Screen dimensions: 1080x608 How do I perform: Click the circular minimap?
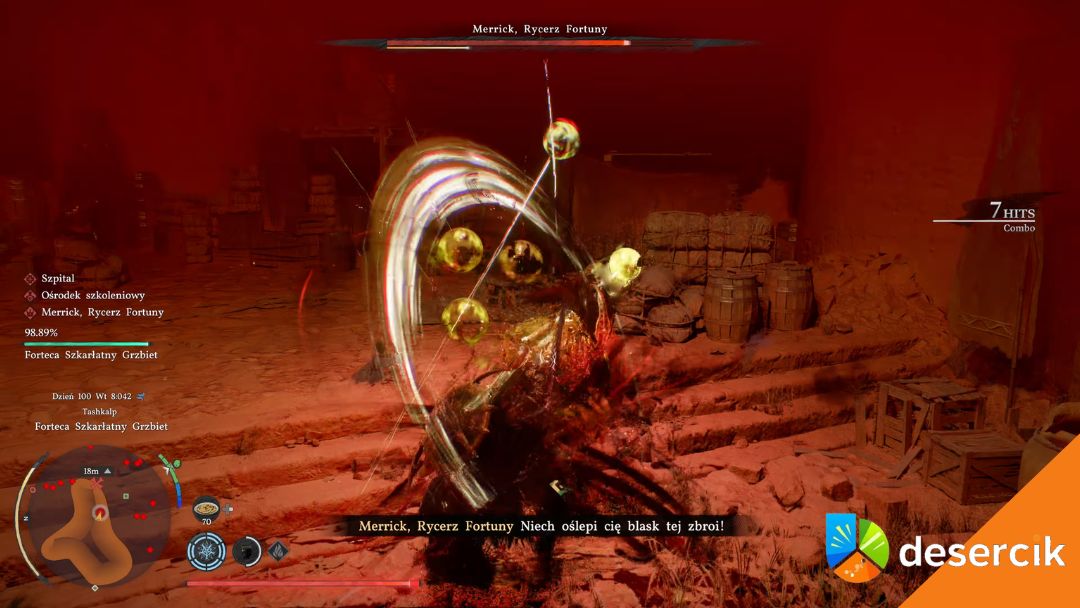98,518
